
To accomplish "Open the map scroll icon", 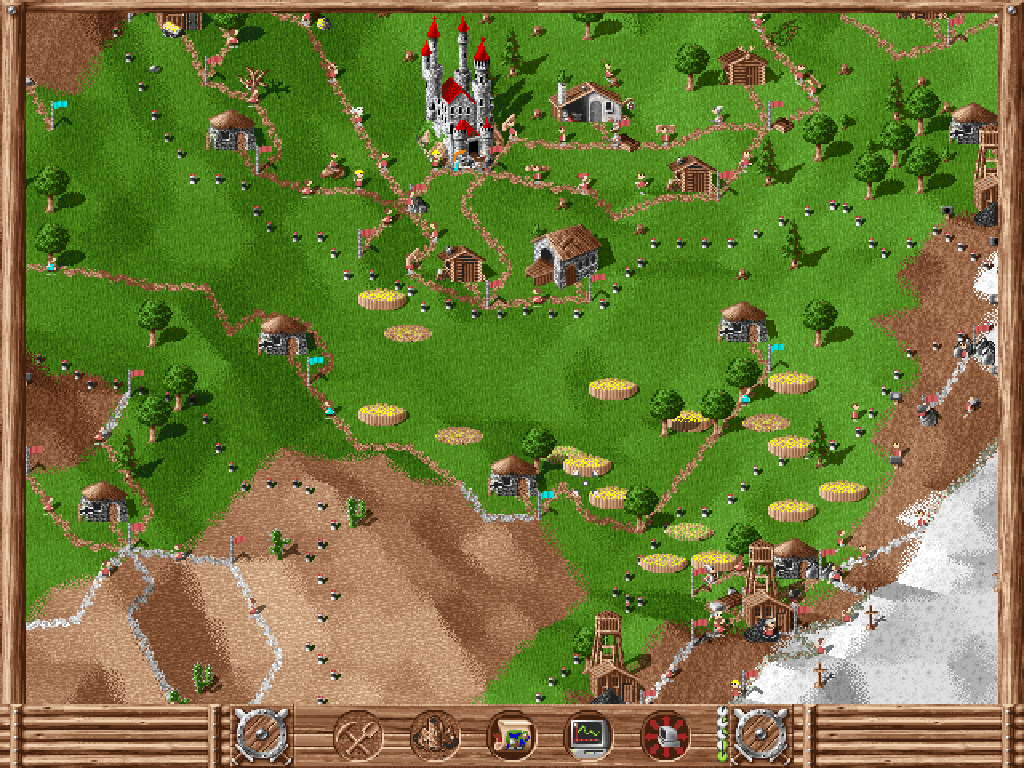I will (x=511, y=736).
